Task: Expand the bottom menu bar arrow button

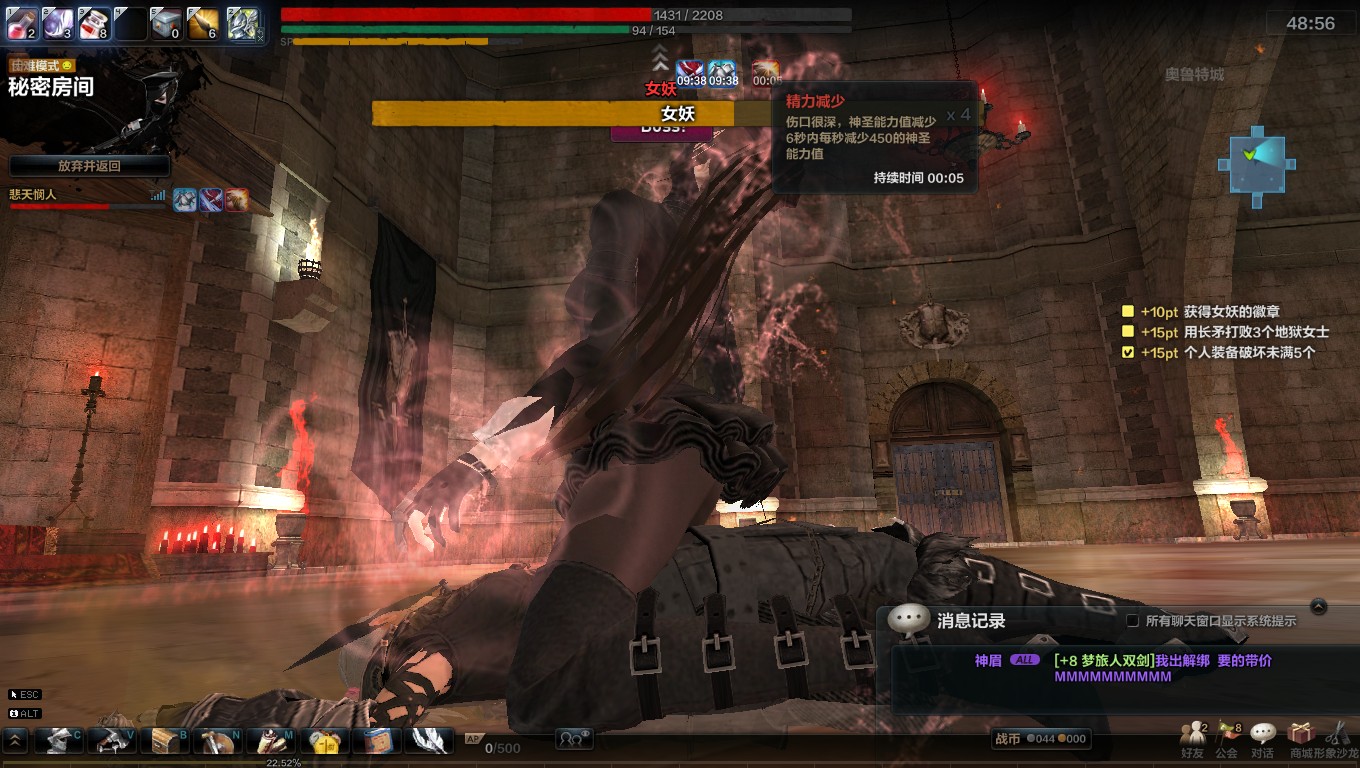Action: (x=16, y=740)
